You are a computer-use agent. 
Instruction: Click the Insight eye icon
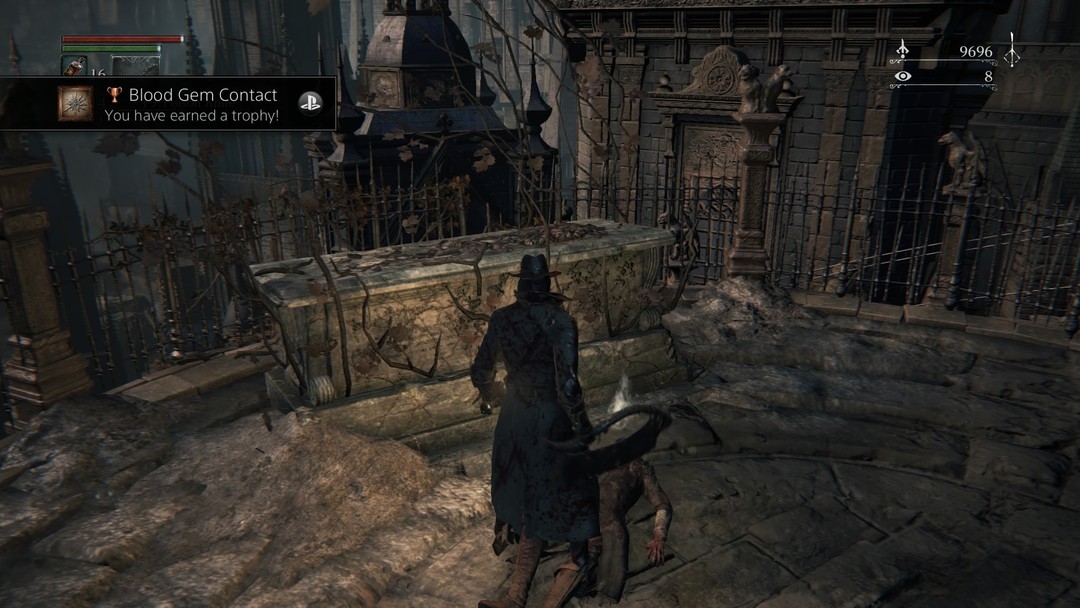tap(903, 76)
